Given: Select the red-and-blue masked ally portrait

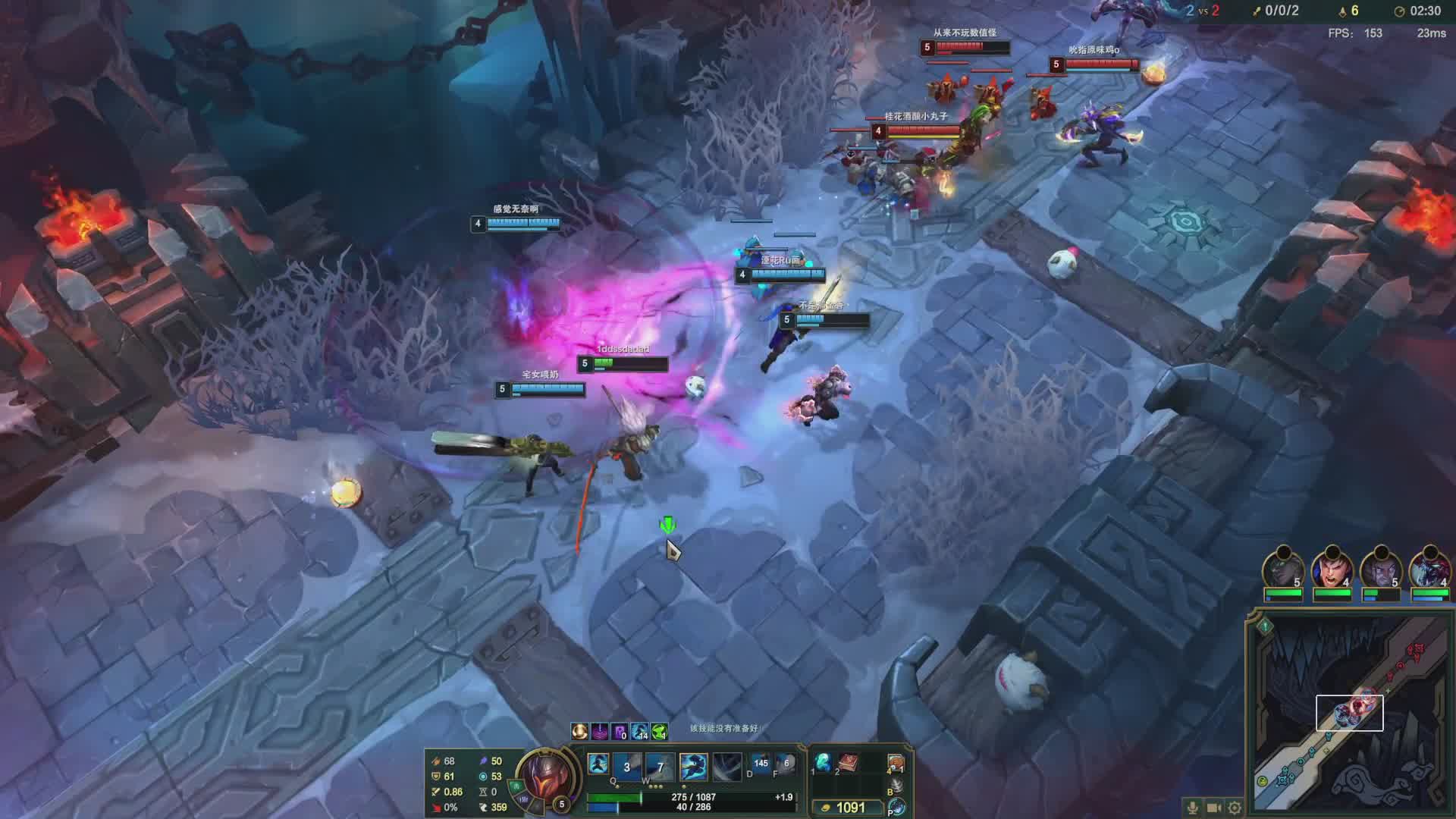Looking at the screenshot, I should [1429, 569].
